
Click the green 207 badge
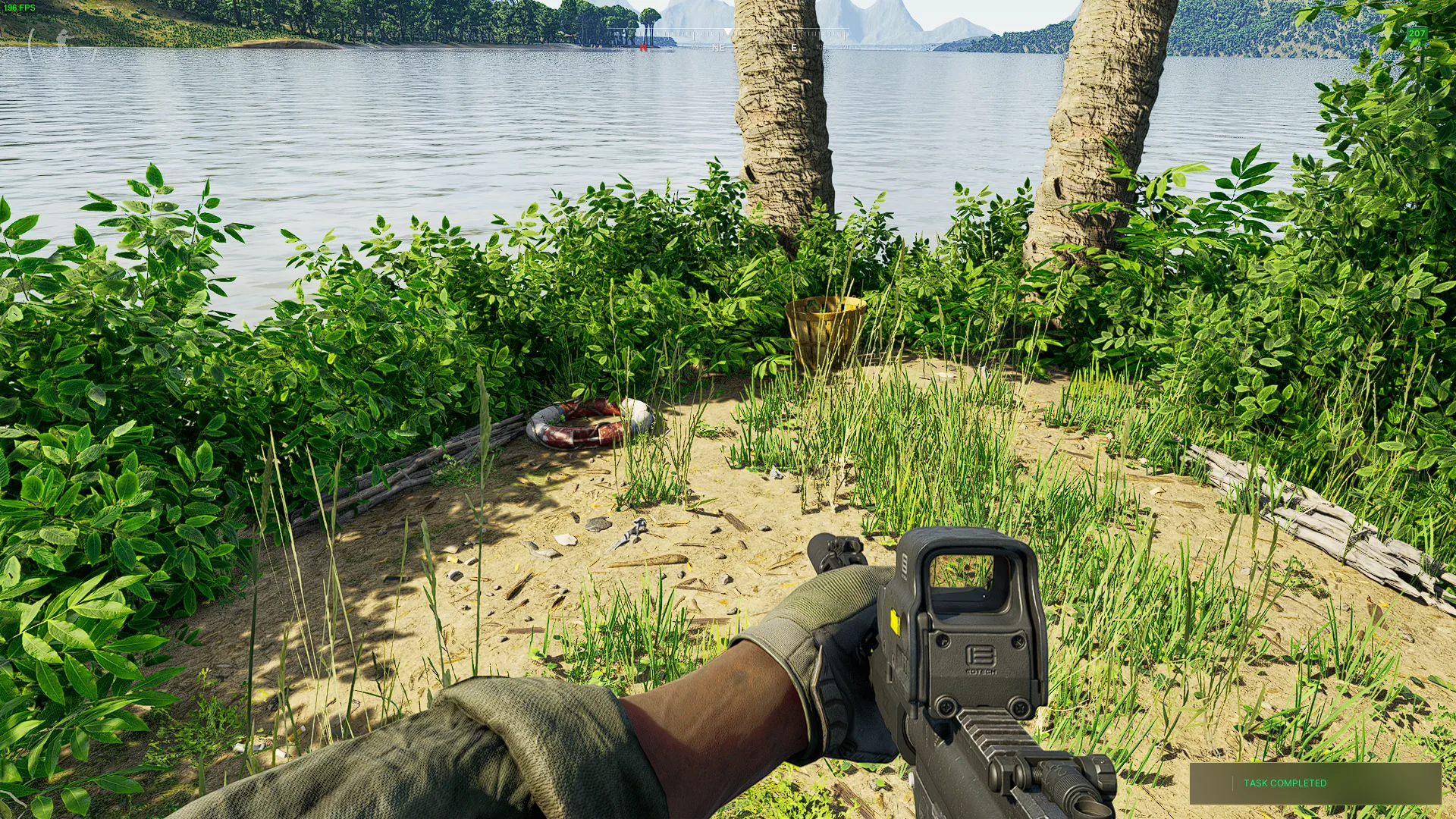click(1417, 33)
